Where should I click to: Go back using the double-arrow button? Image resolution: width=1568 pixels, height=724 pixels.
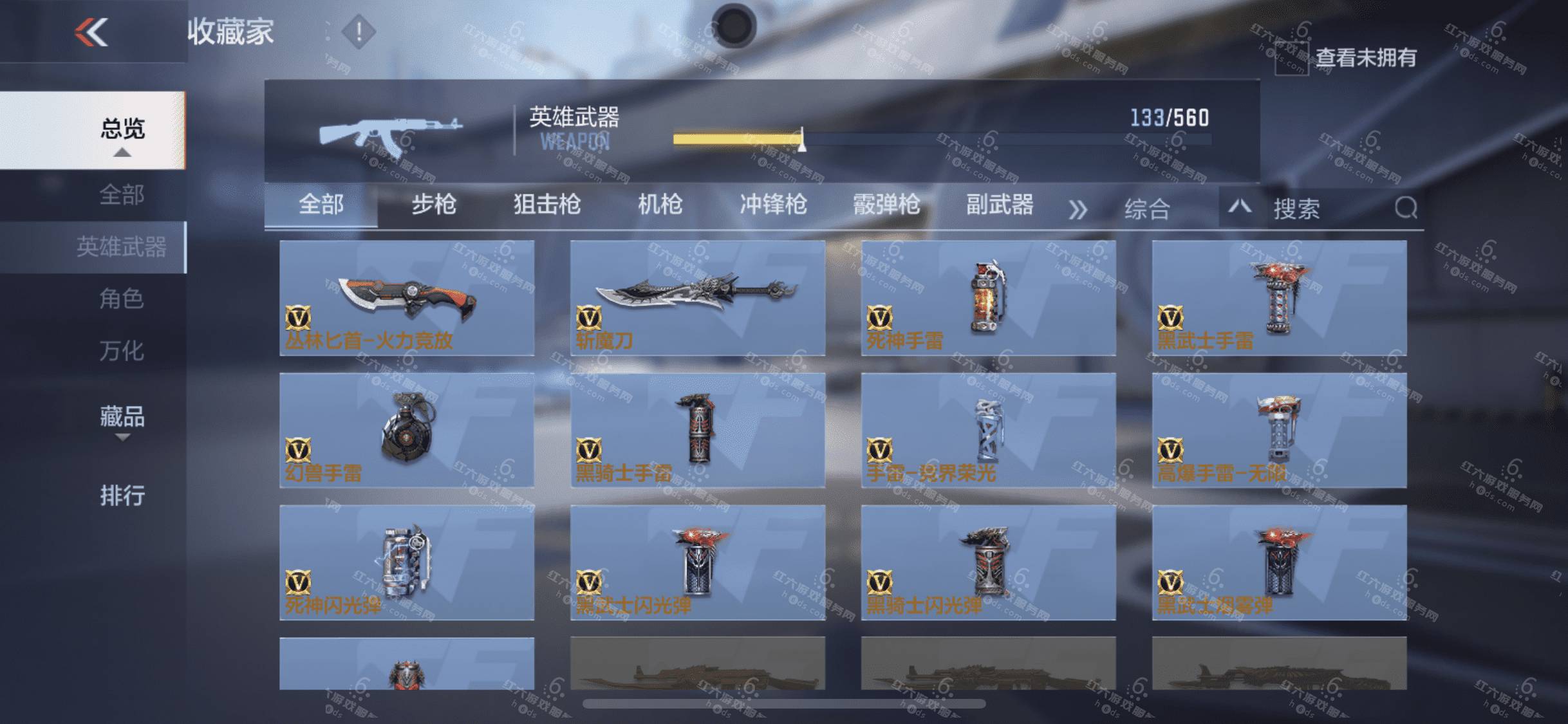(91, 32)
